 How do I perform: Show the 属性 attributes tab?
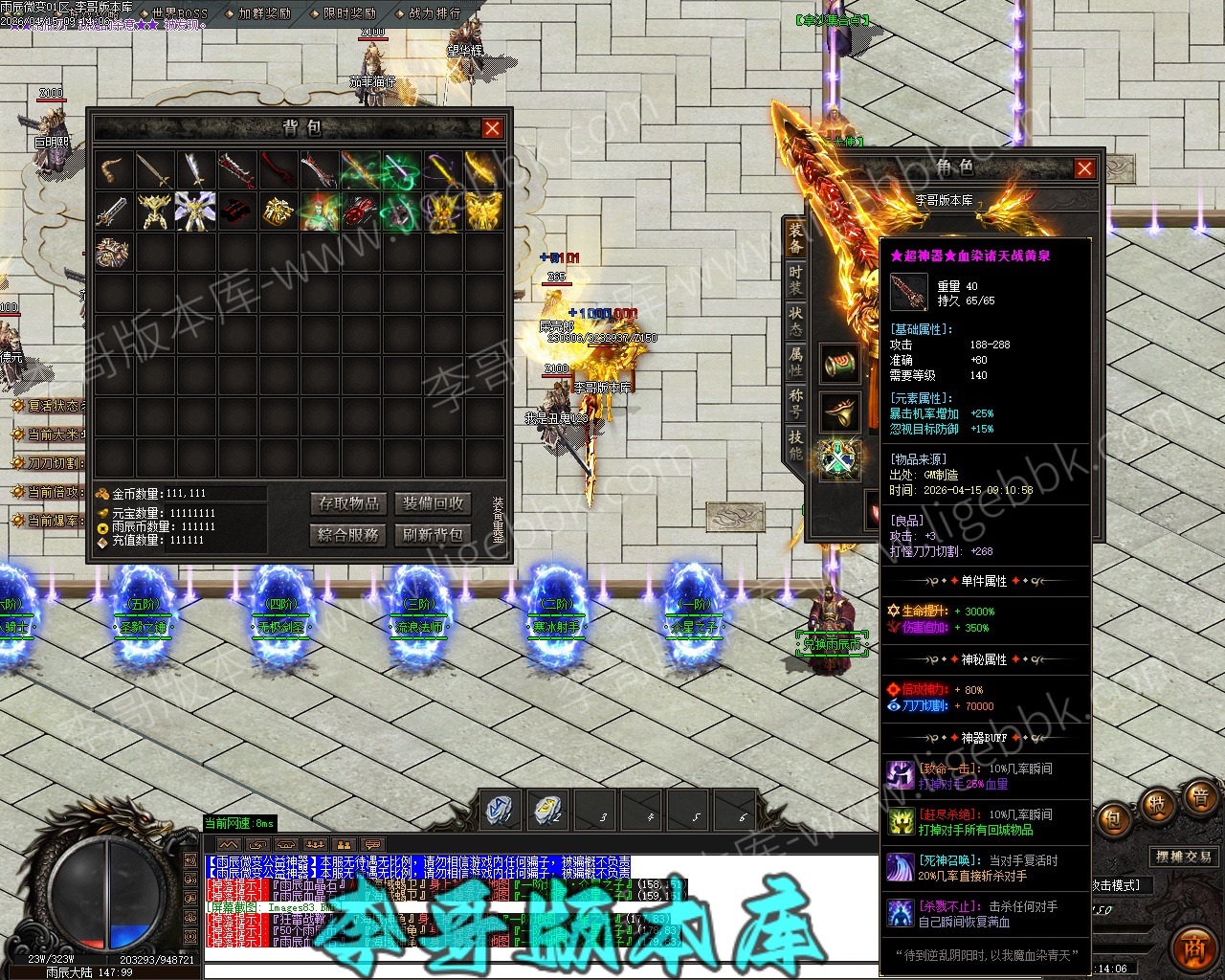tap(795, 361)
